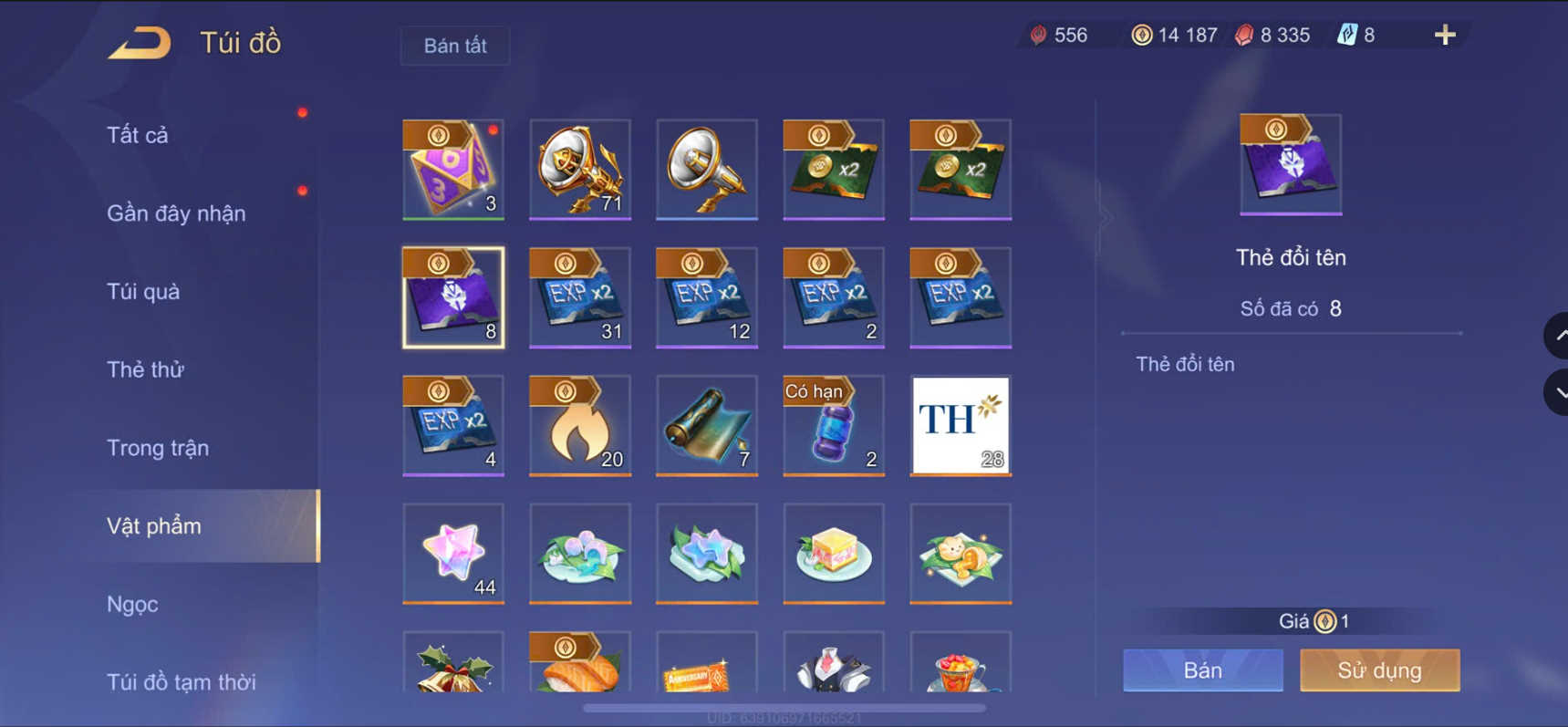Switch to the Ngọc tab
The image size is (1568, 727).
coord(133,604)
